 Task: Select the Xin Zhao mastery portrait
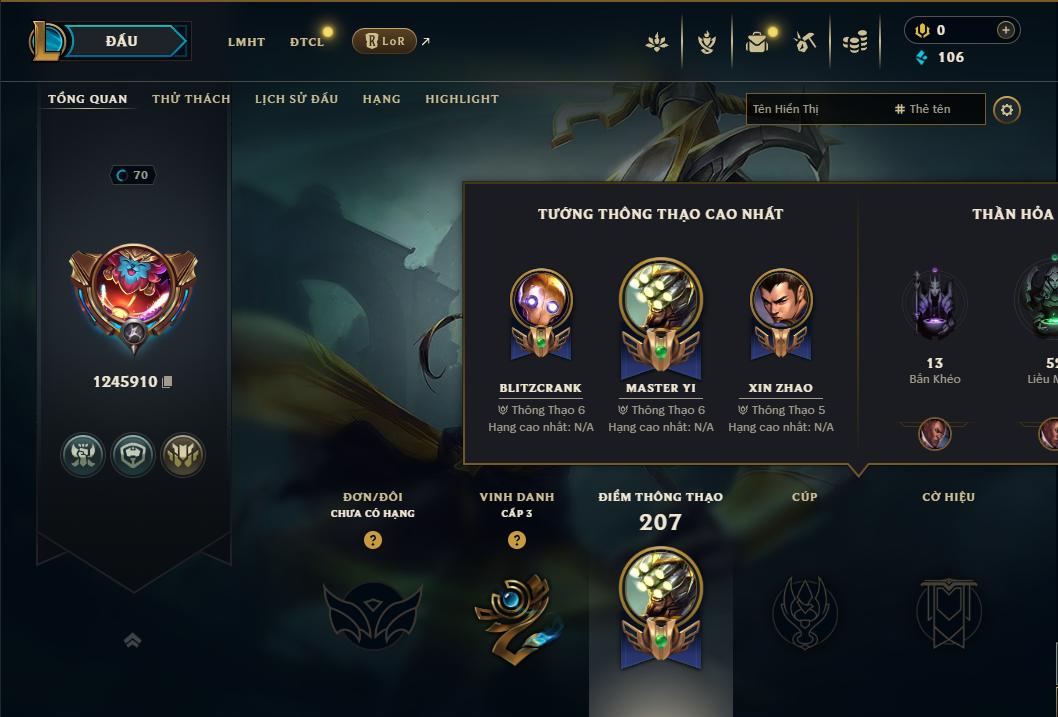(x=781, y=300)
